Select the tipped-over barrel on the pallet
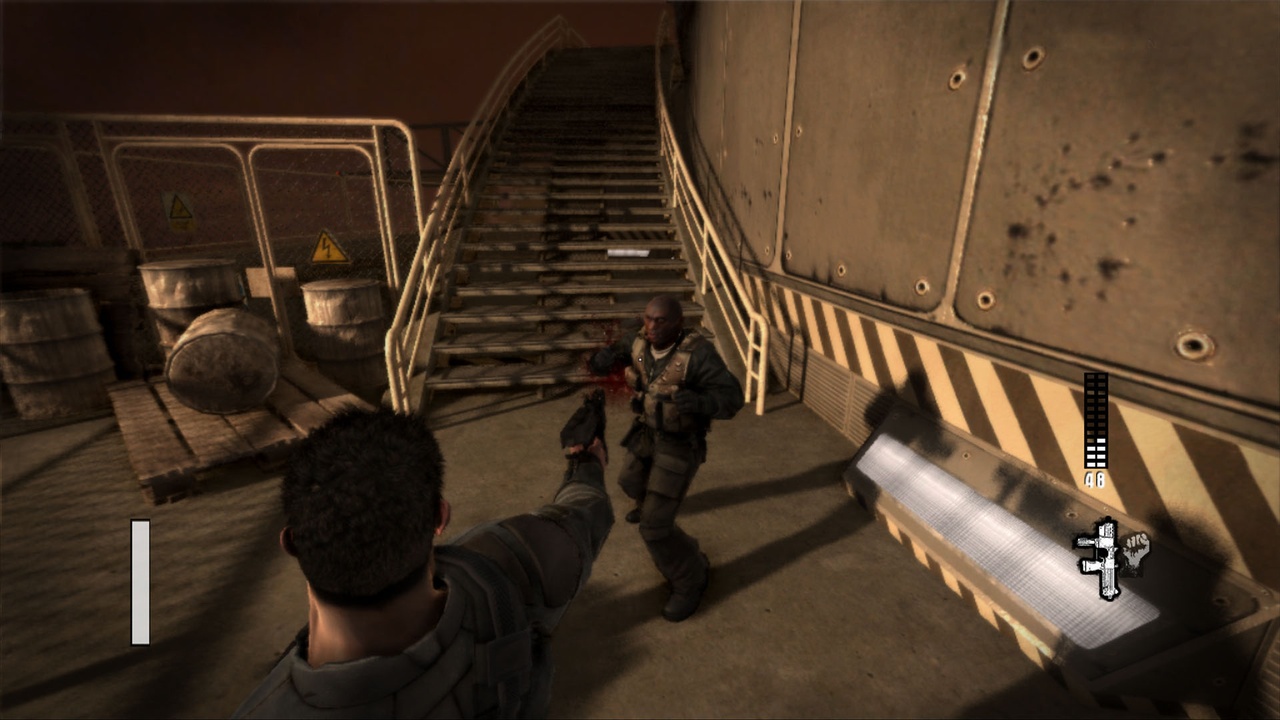This screenshot has width=1280, height=720. [x=225, y=360]
